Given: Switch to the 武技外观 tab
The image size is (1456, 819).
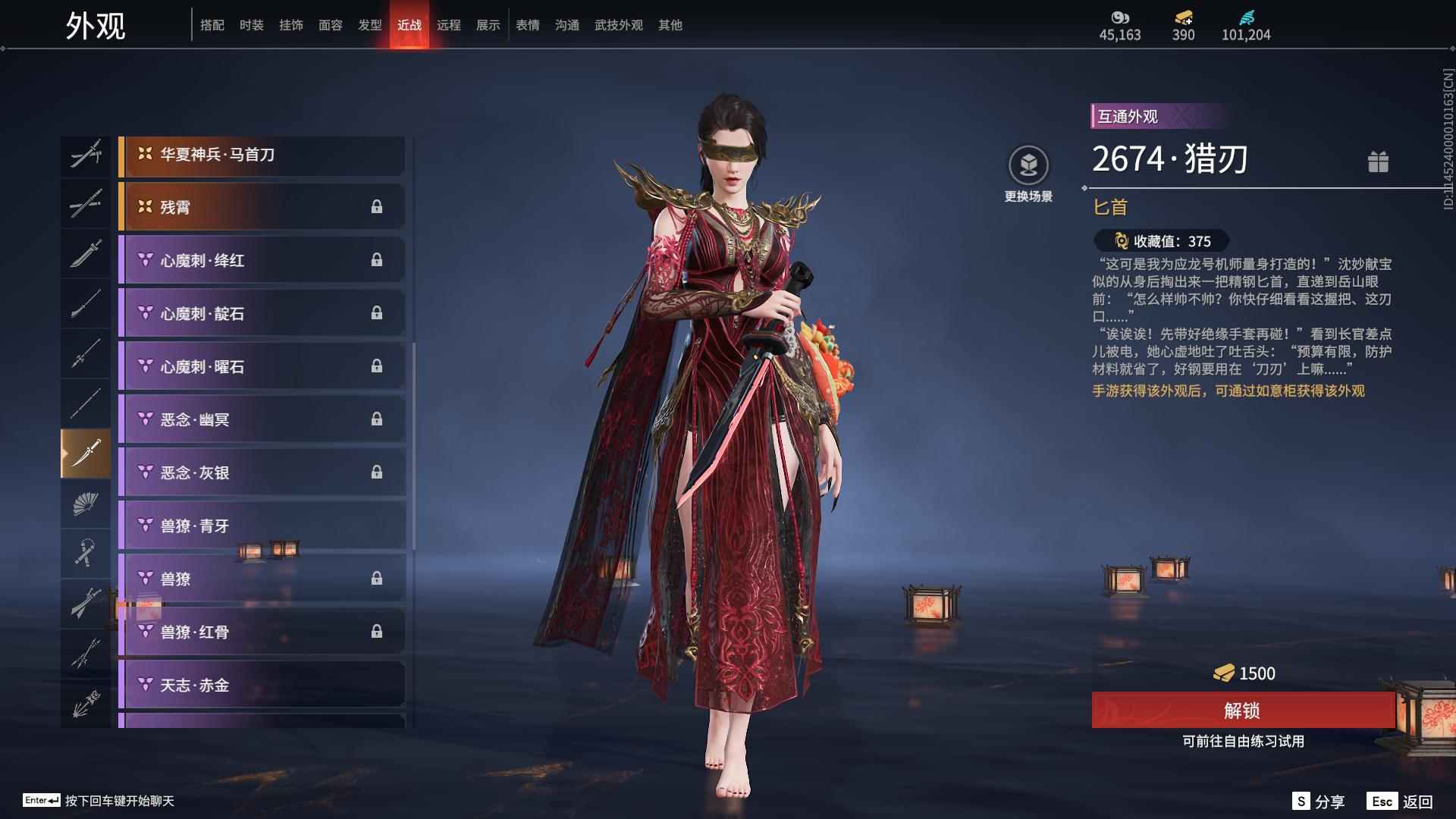Looking at the screenshot, I should click(618, 24).
